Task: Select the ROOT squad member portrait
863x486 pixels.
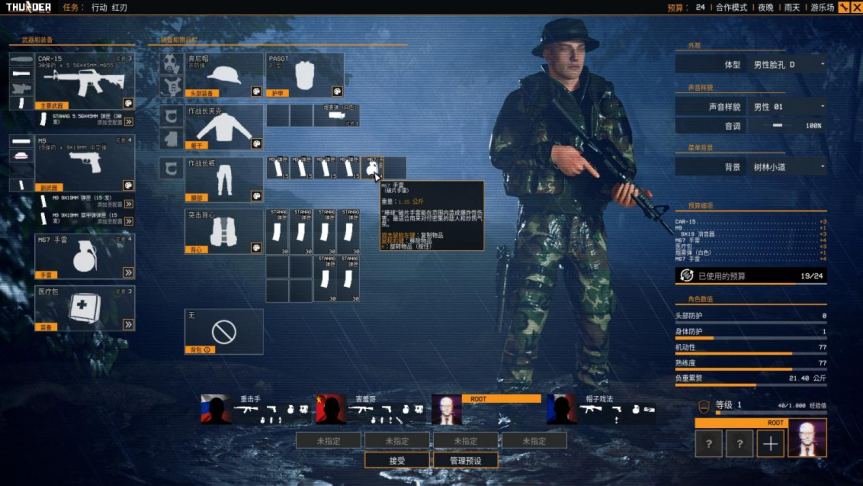Action: pos(447,410)
